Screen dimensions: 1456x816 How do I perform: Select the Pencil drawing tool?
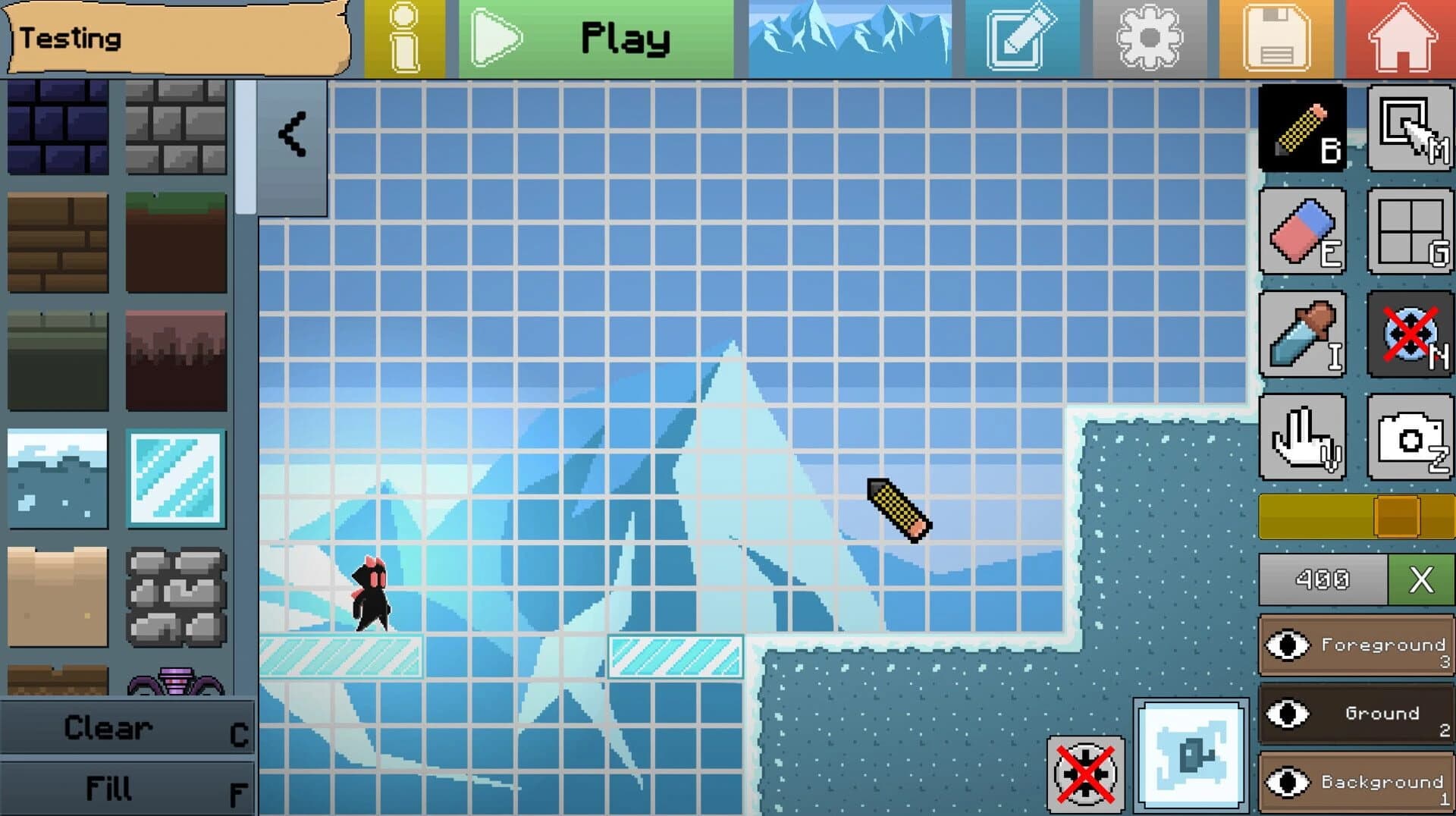(1302, 127)
